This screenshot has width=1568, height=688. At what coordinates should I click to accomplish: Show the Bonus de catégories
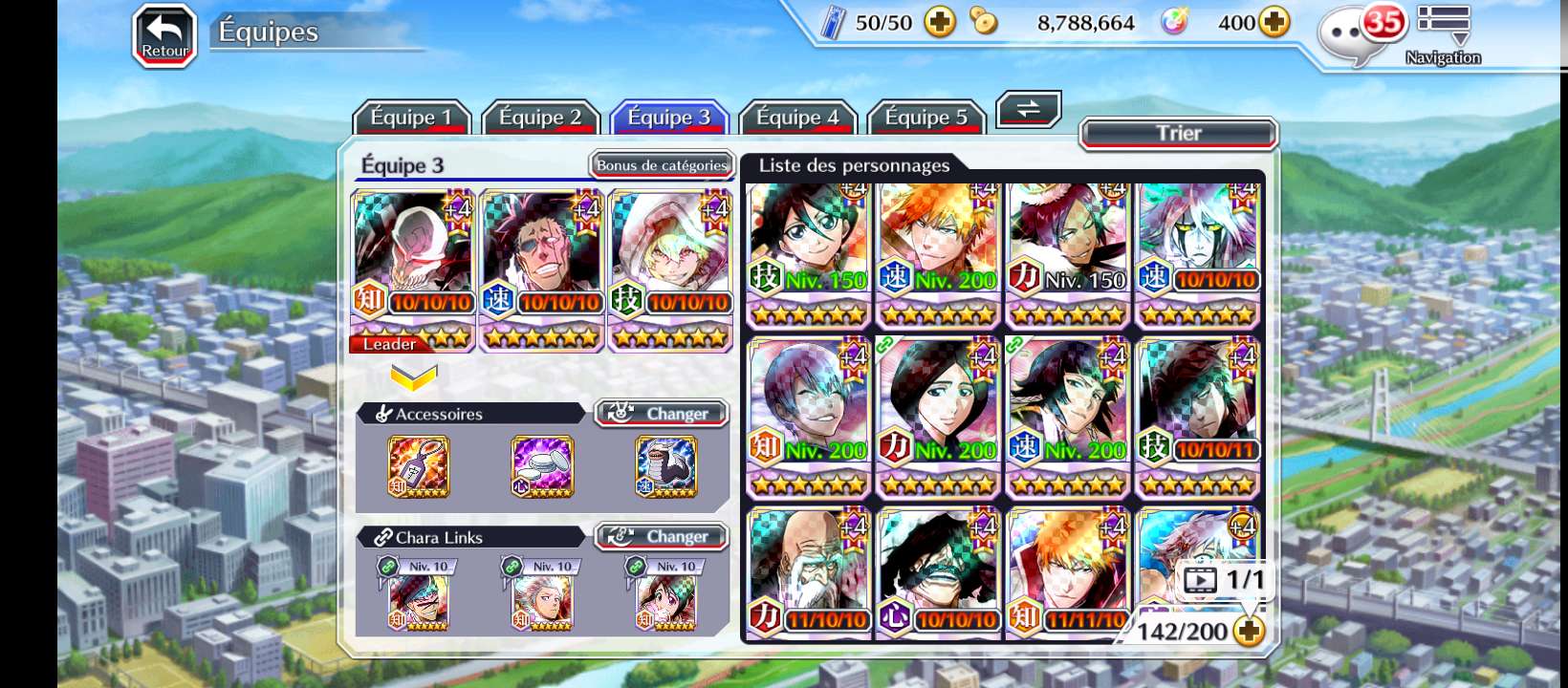(x=662, y=165)
